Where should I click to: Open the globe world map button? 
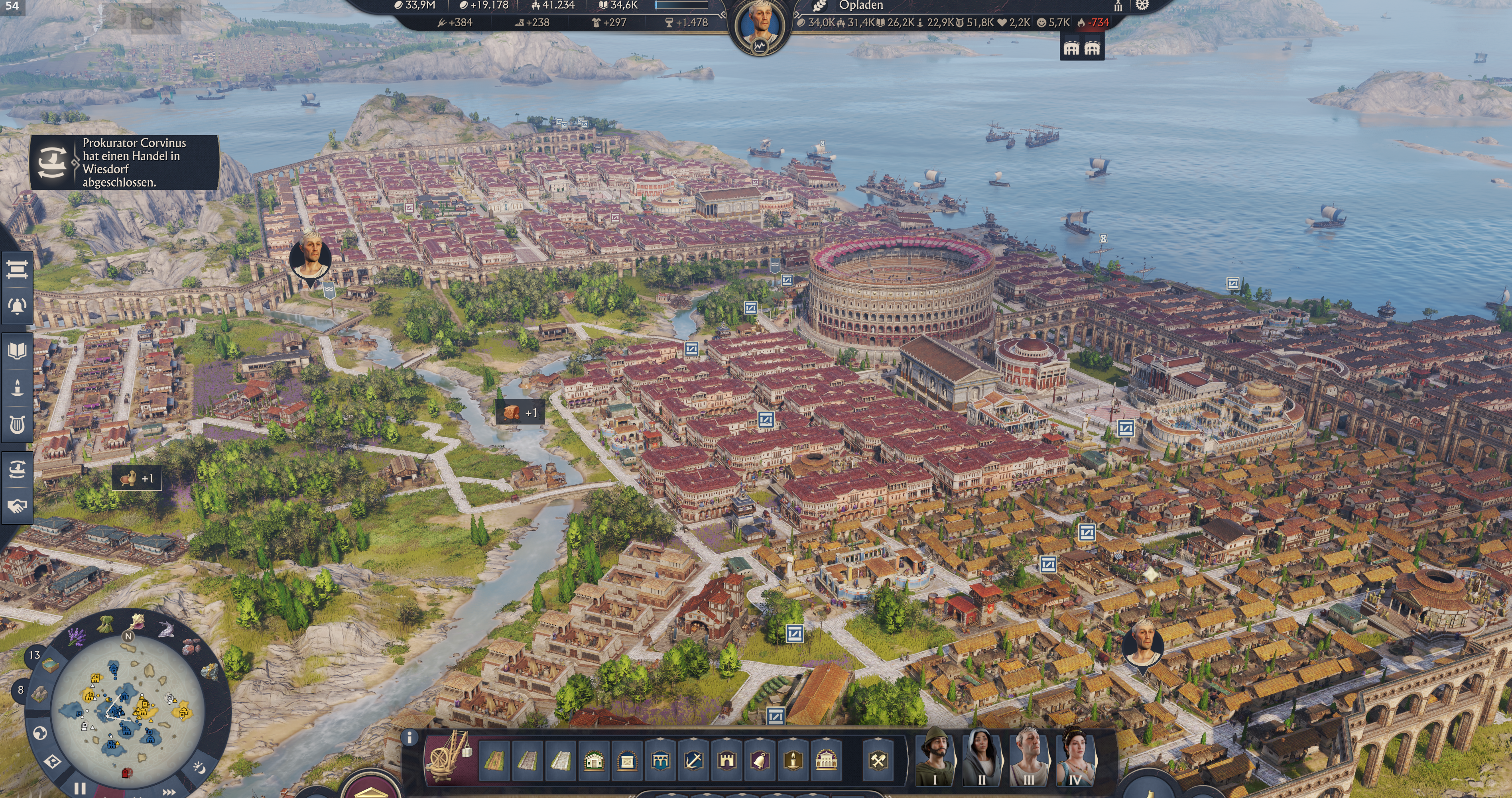[40, 733]
